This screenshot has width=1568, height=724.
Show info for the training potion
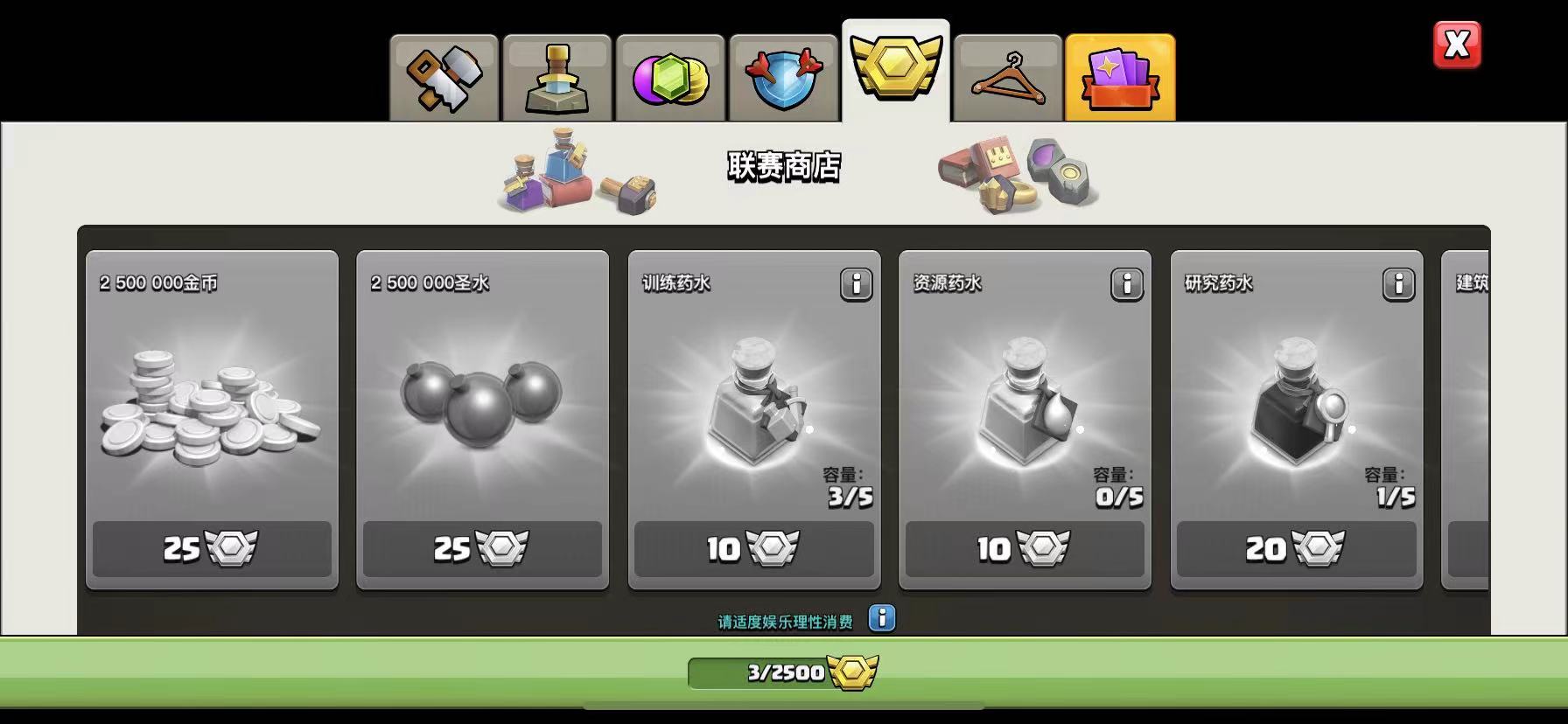pos(856,285)
